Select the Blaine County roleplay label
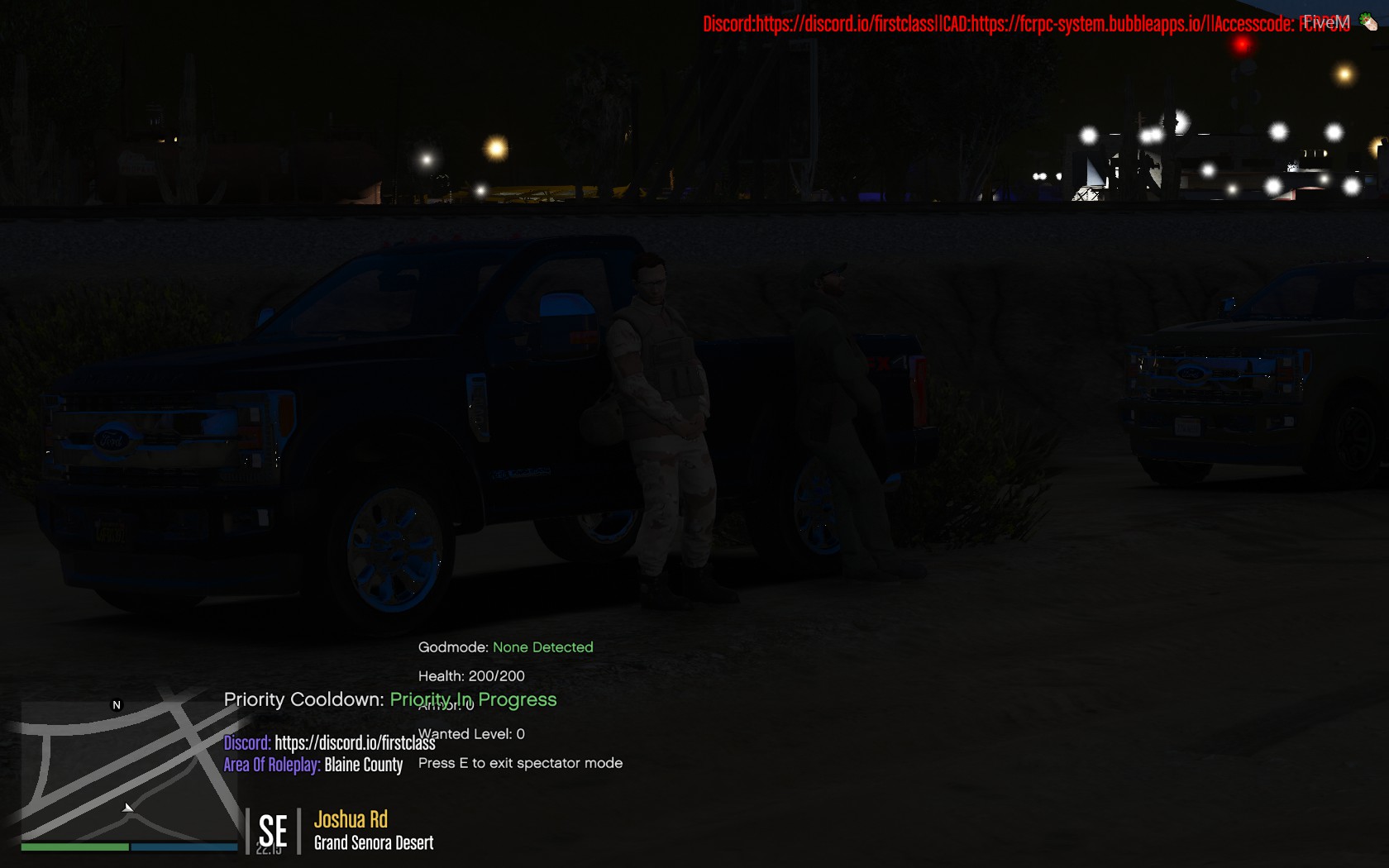Screen dimensions: 1389x868 364,765
